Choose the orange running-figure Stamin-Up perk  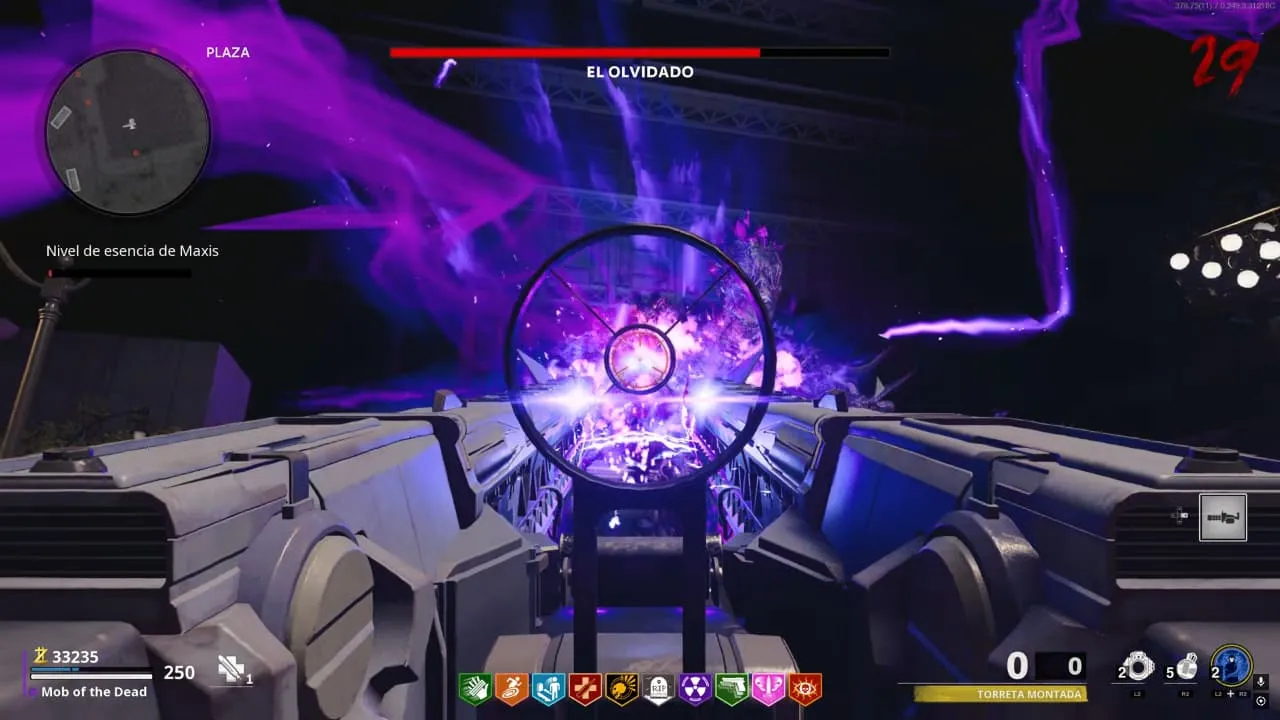pyautogui.click(x=511, y=689)
